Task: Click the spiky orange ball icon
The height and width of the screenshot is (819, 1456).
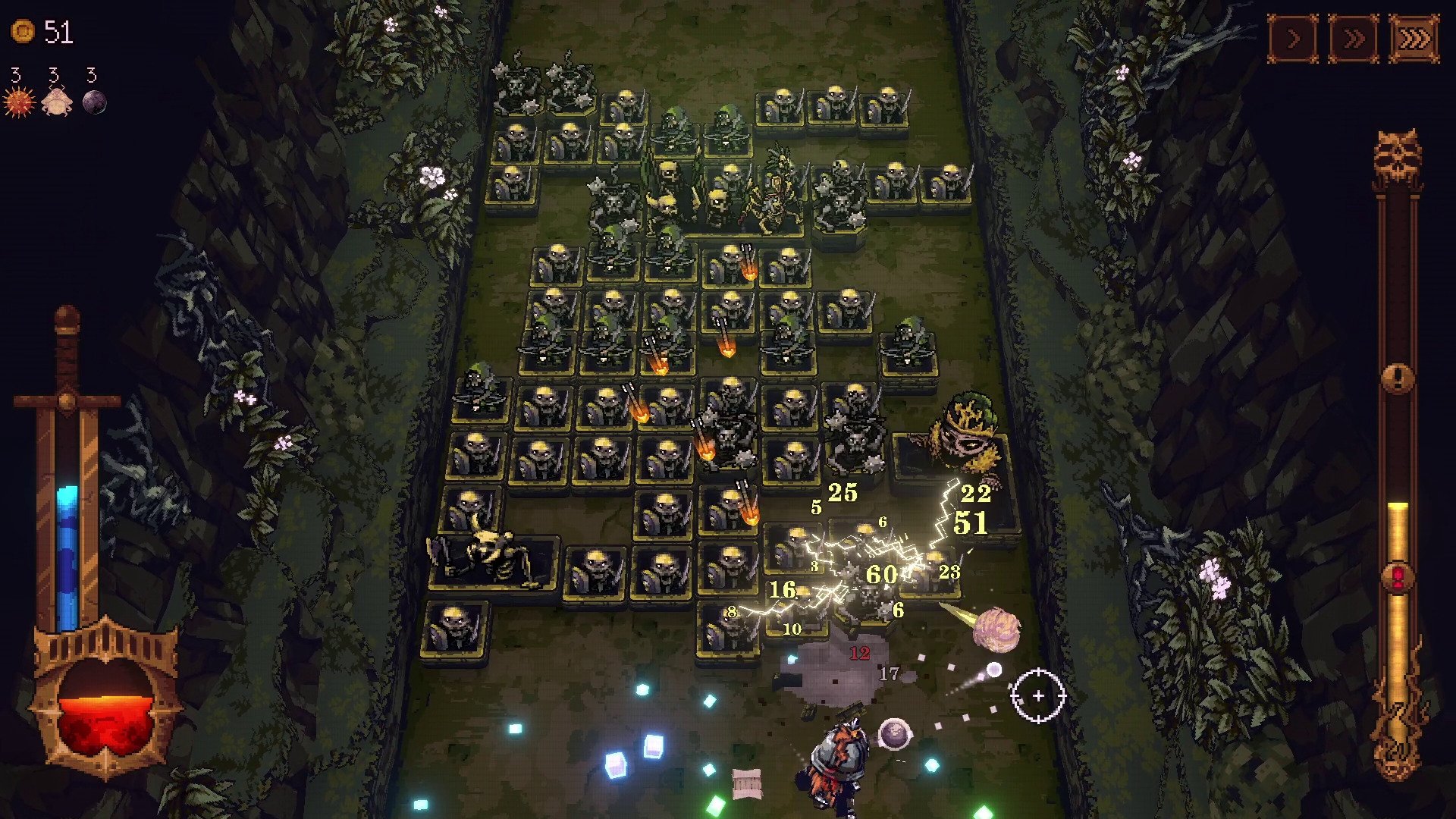Action: pos(18,102)
